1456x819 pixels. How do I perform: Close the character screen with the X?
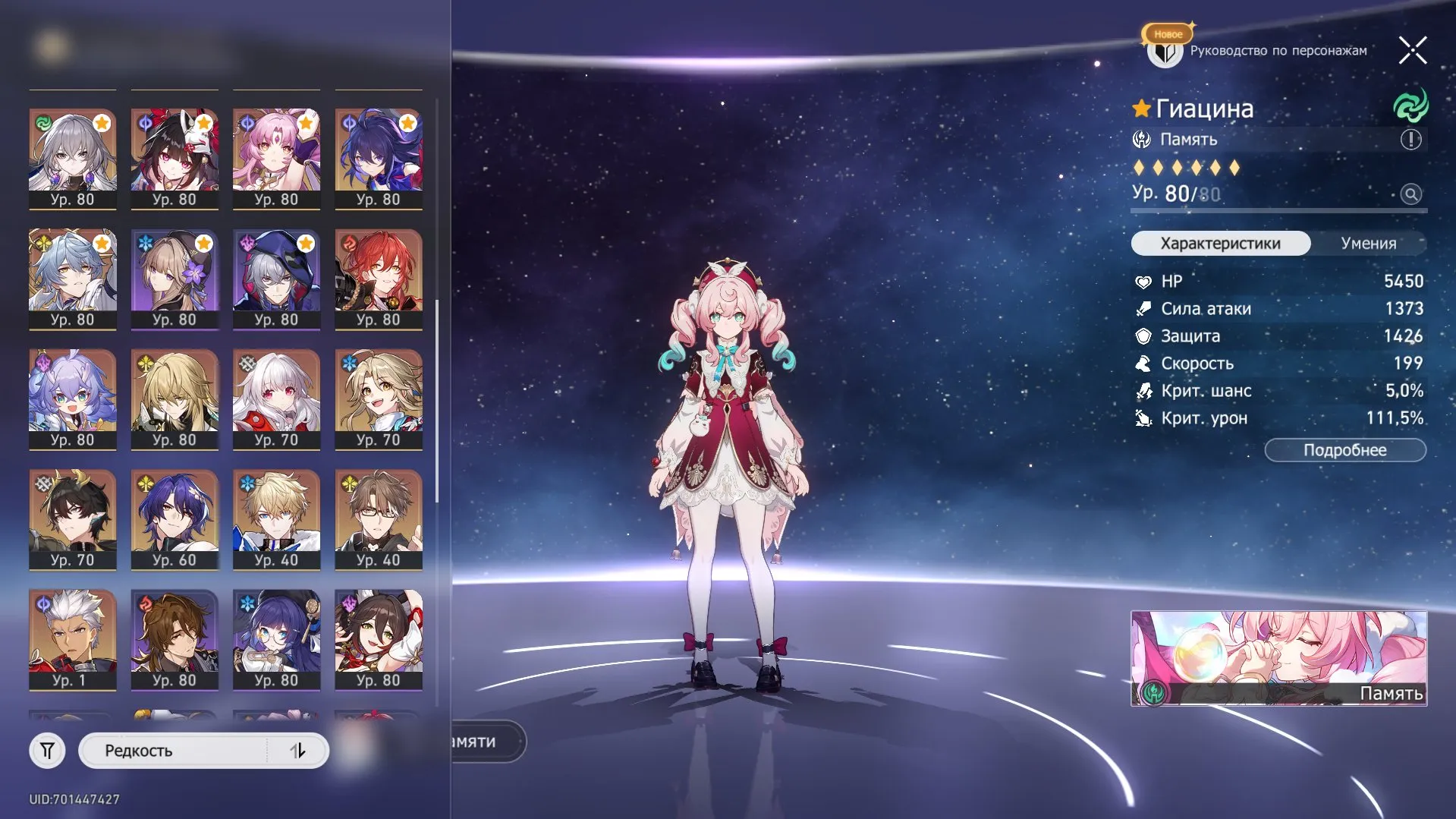pos(1412,50)
